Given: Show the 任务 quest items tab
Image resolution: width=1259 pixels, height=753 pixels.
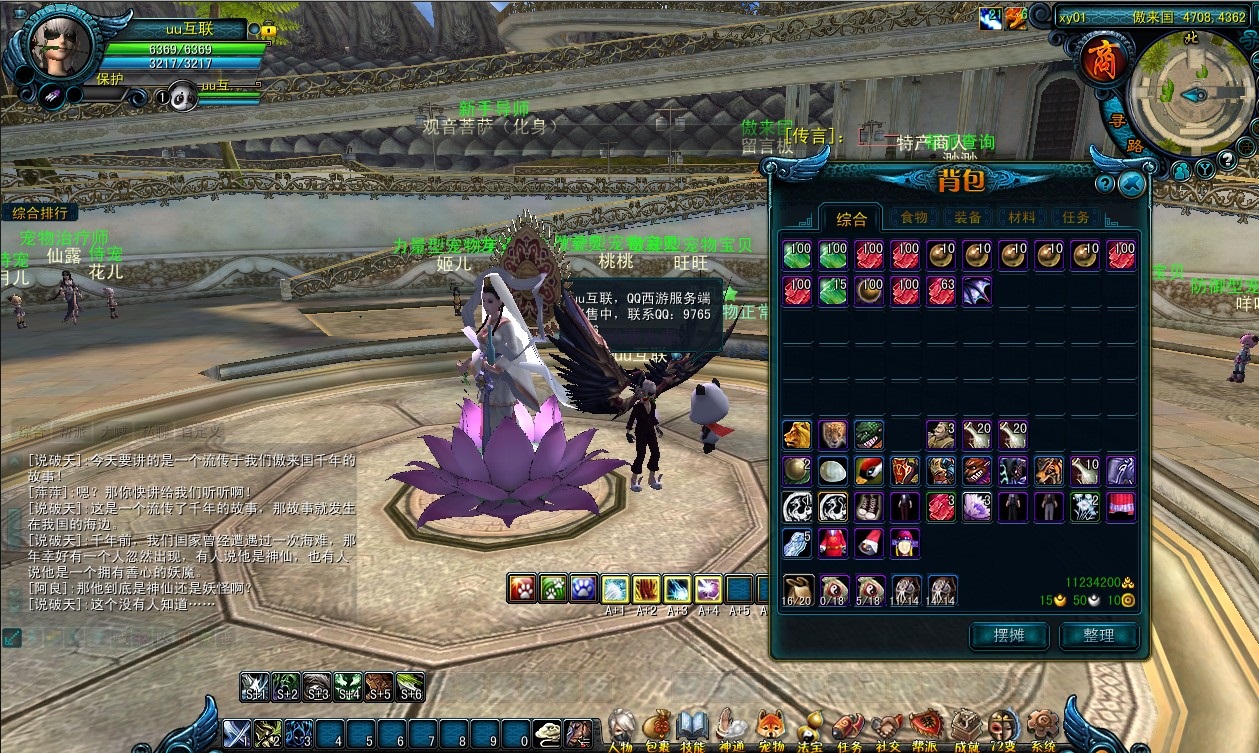Looking at the screenshot, I should pyautogui.click(x=1076, y=217).
